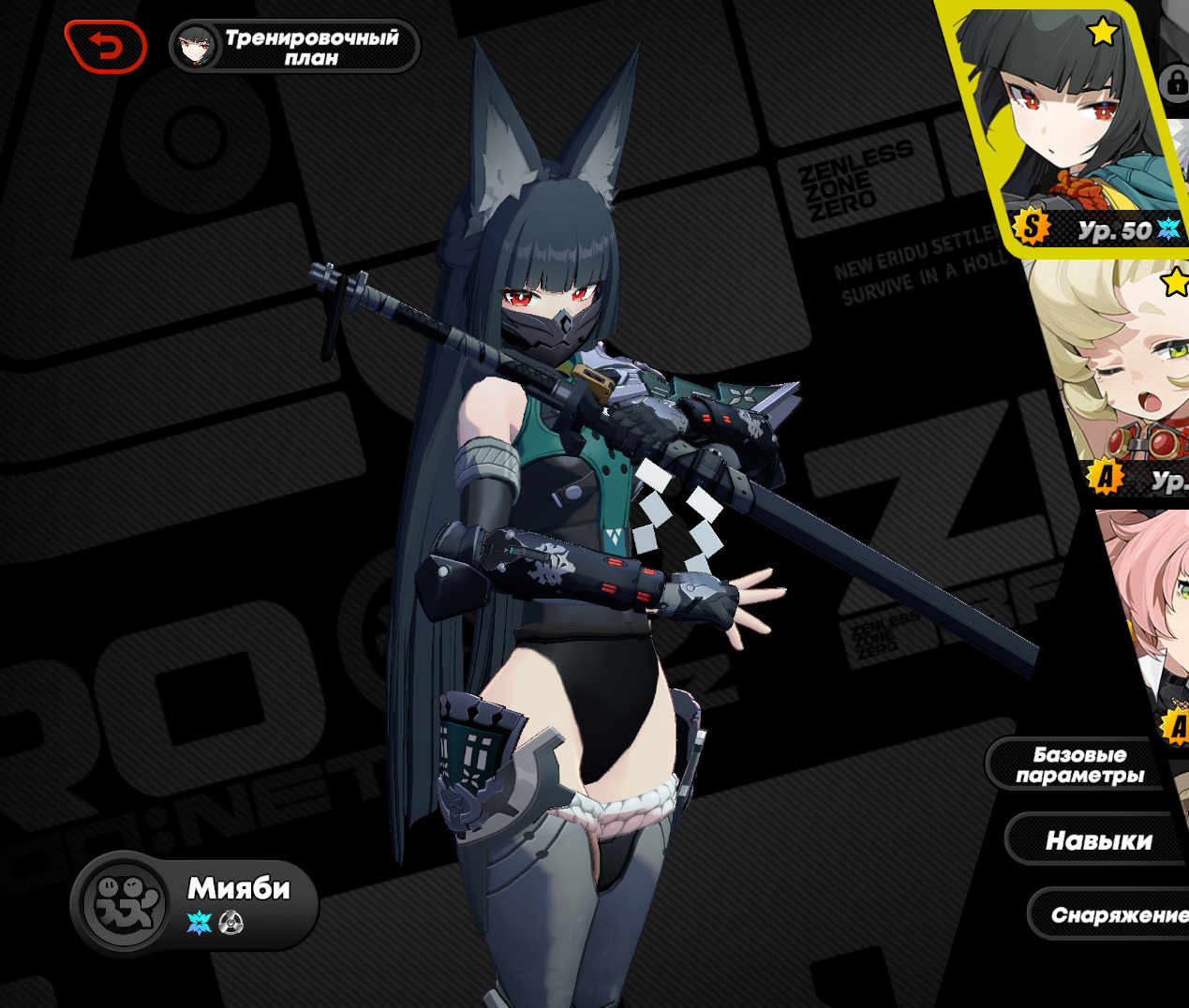The height and width of the screenshot is (1008, 1189).
Task: Click the locked agent slot padlock
Action: click(1174, 82)
